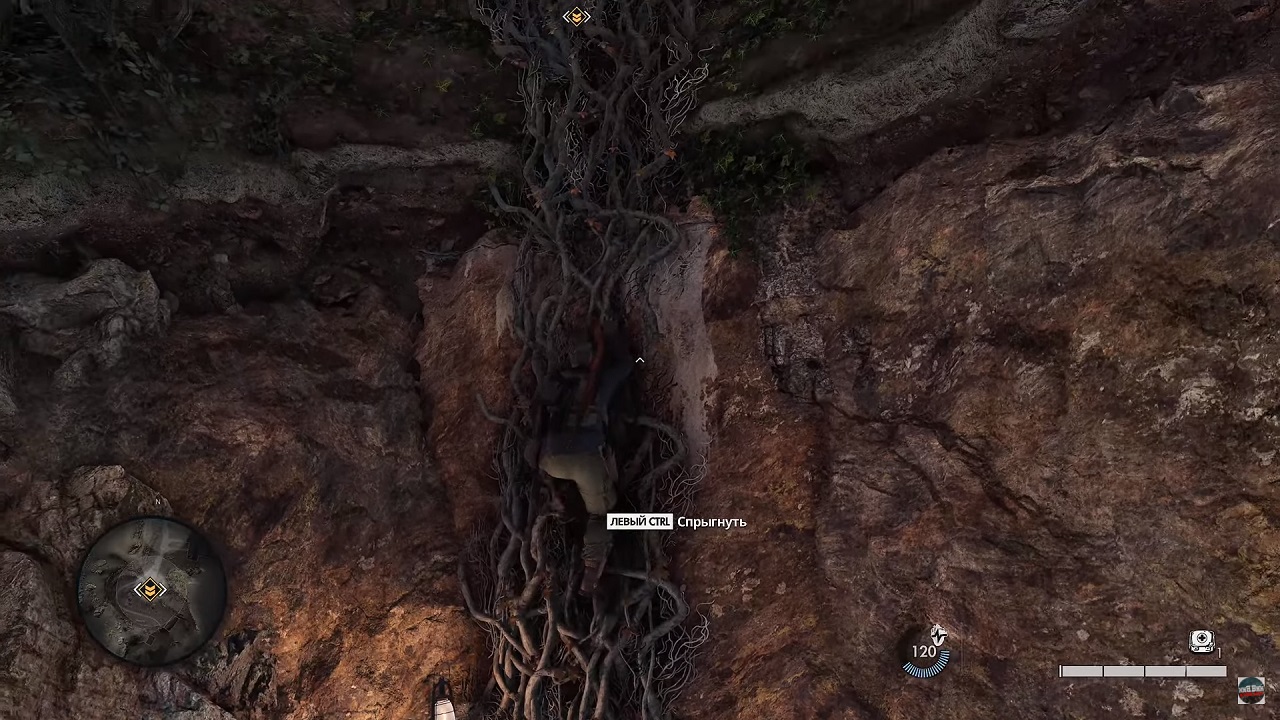Click the objective waypoint marker above the vines
Viewport: 1280px width, 720px height.
coord(576,16)
